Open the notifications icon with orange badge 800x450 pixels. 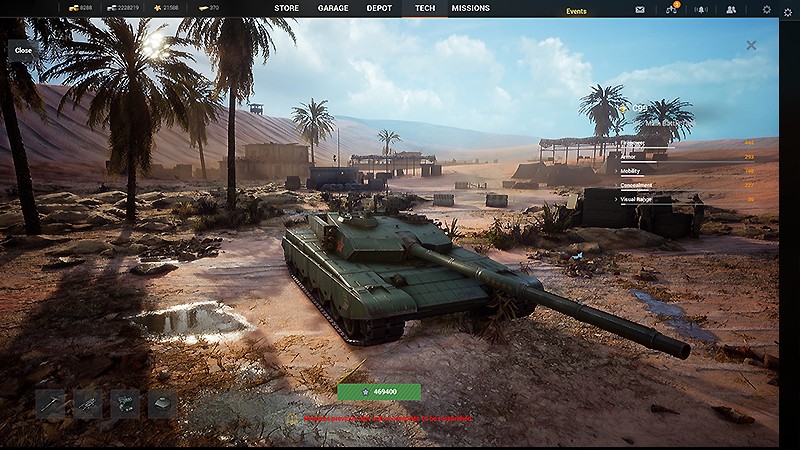(x=671, y=9)
